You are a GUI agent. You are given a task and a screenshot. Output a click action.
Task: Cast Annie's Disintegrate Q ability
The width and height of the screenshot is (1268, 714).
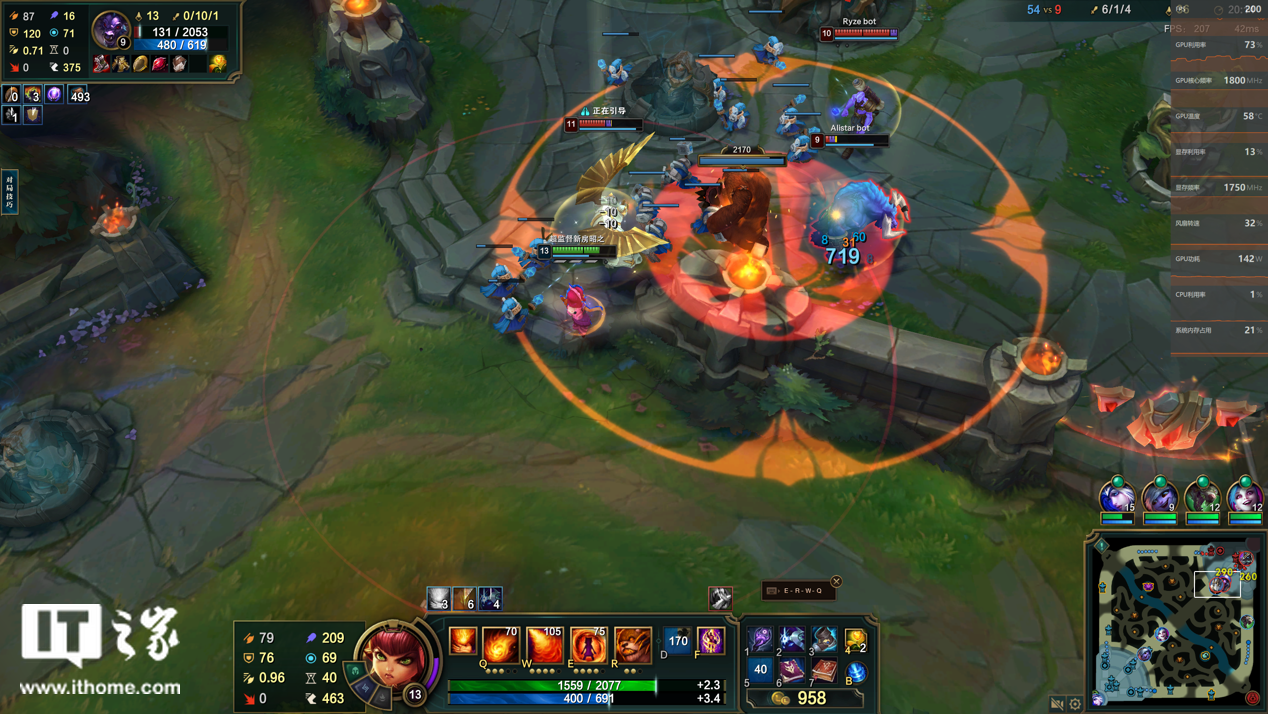click(501, 646)
